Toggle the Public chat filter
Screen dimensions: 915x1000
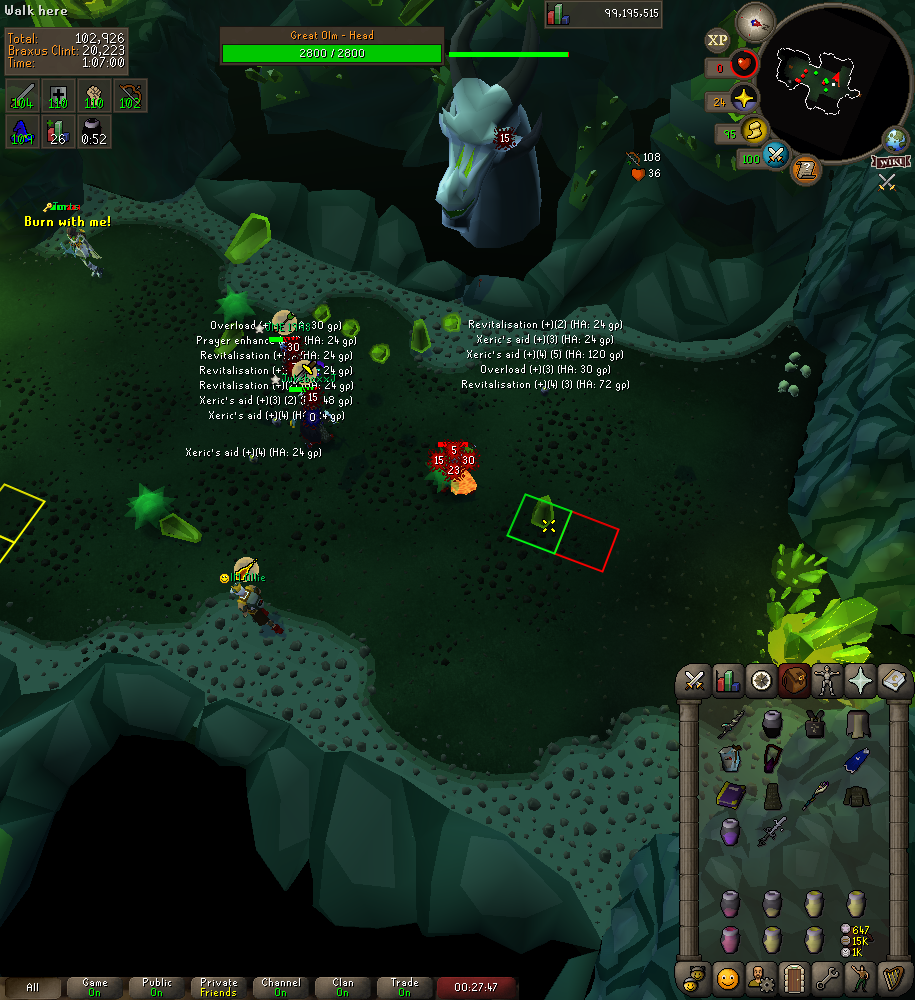pos(157,988)
